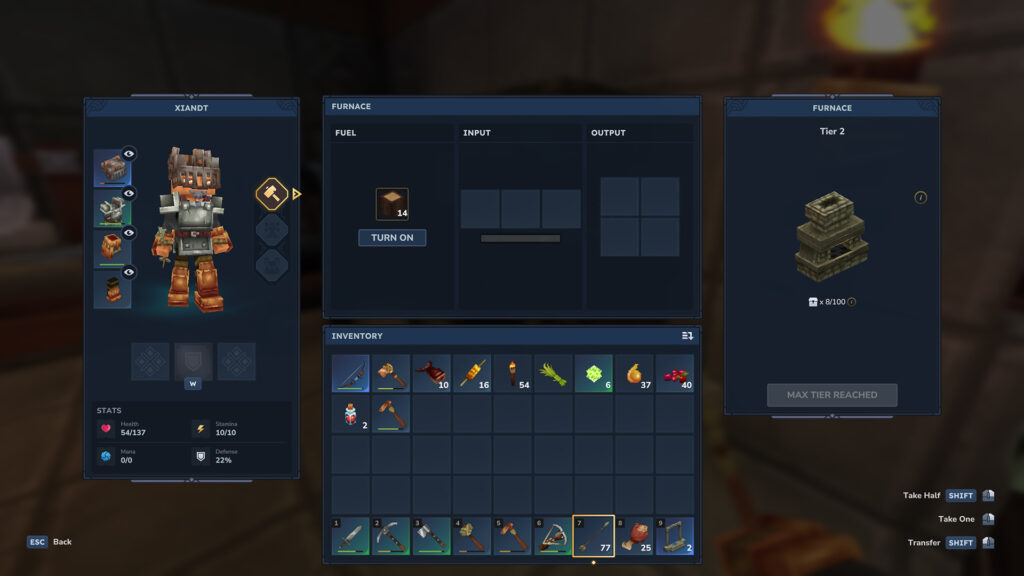Toggle helmet visibility eye icon

pos(129,154)
